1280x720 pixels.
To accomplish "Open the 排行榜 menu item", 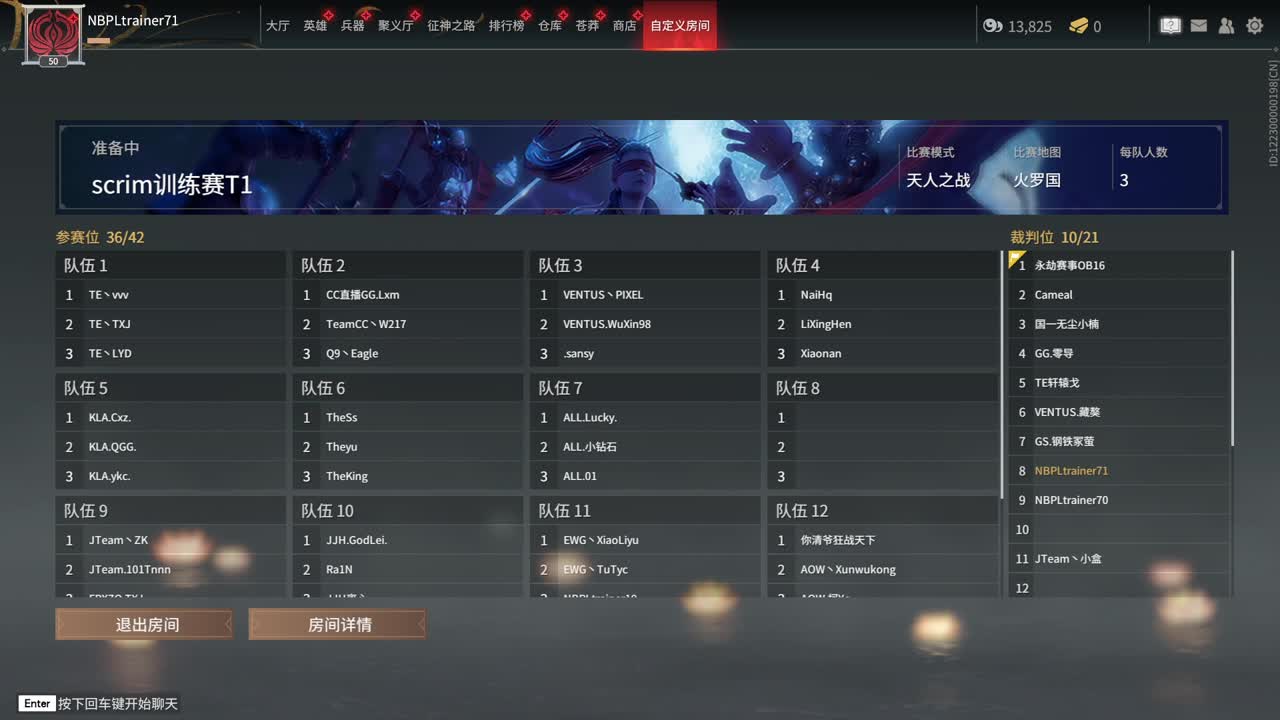I will pos(507,27).
